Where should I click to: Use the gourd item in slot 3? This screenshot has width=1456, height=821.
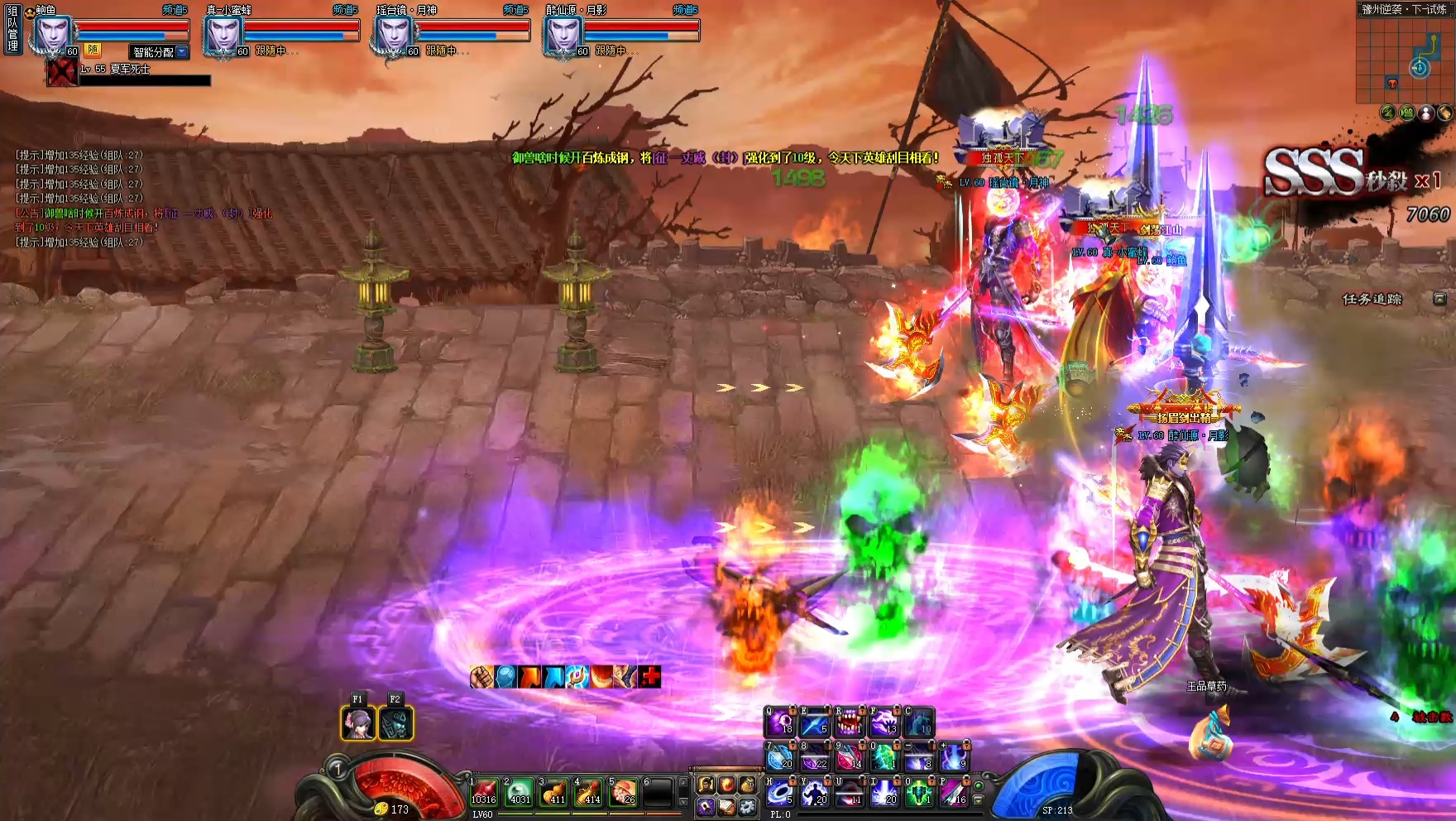click(554, 791)
